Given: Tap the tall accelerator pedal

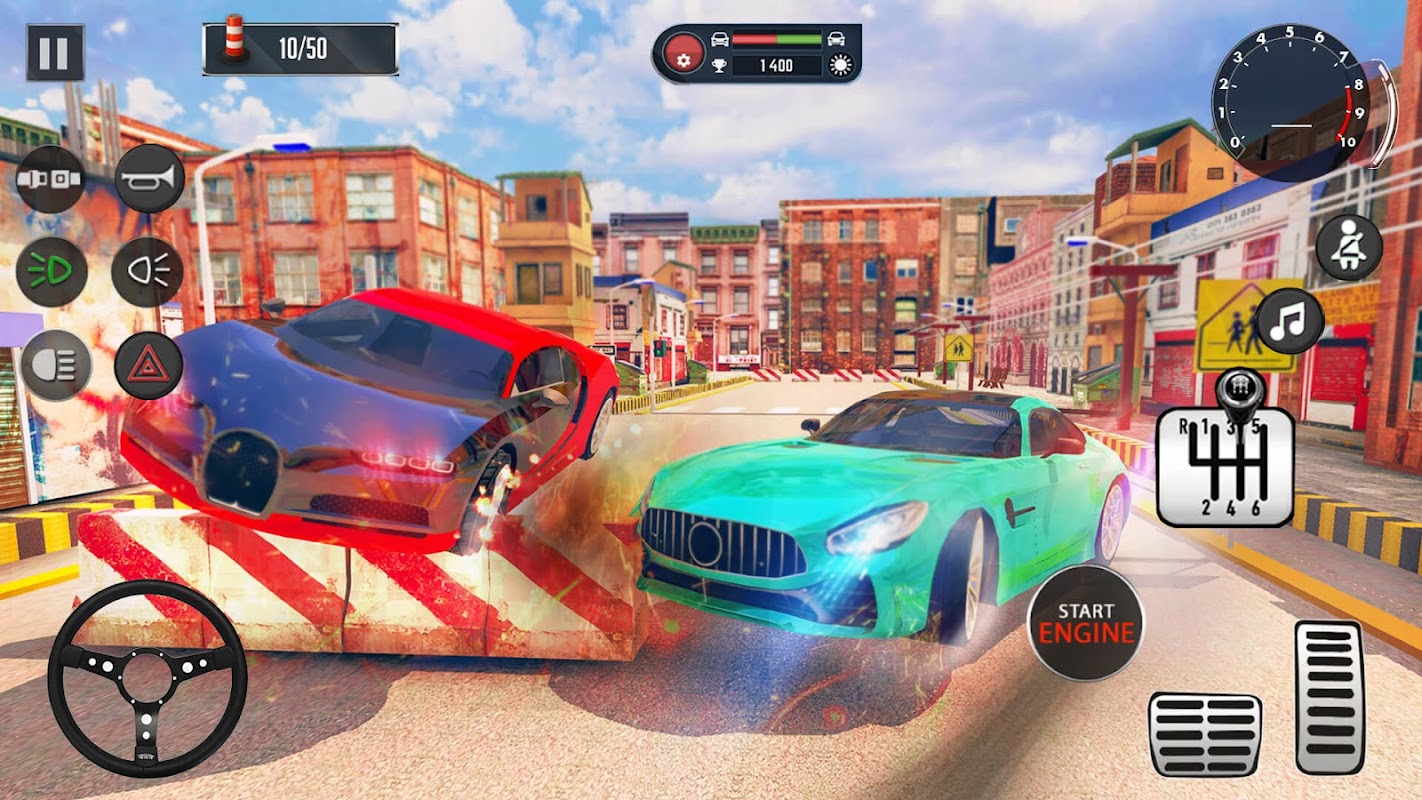Looking at the screenshot, I should pyautogui.click(x=1330, y=697).
